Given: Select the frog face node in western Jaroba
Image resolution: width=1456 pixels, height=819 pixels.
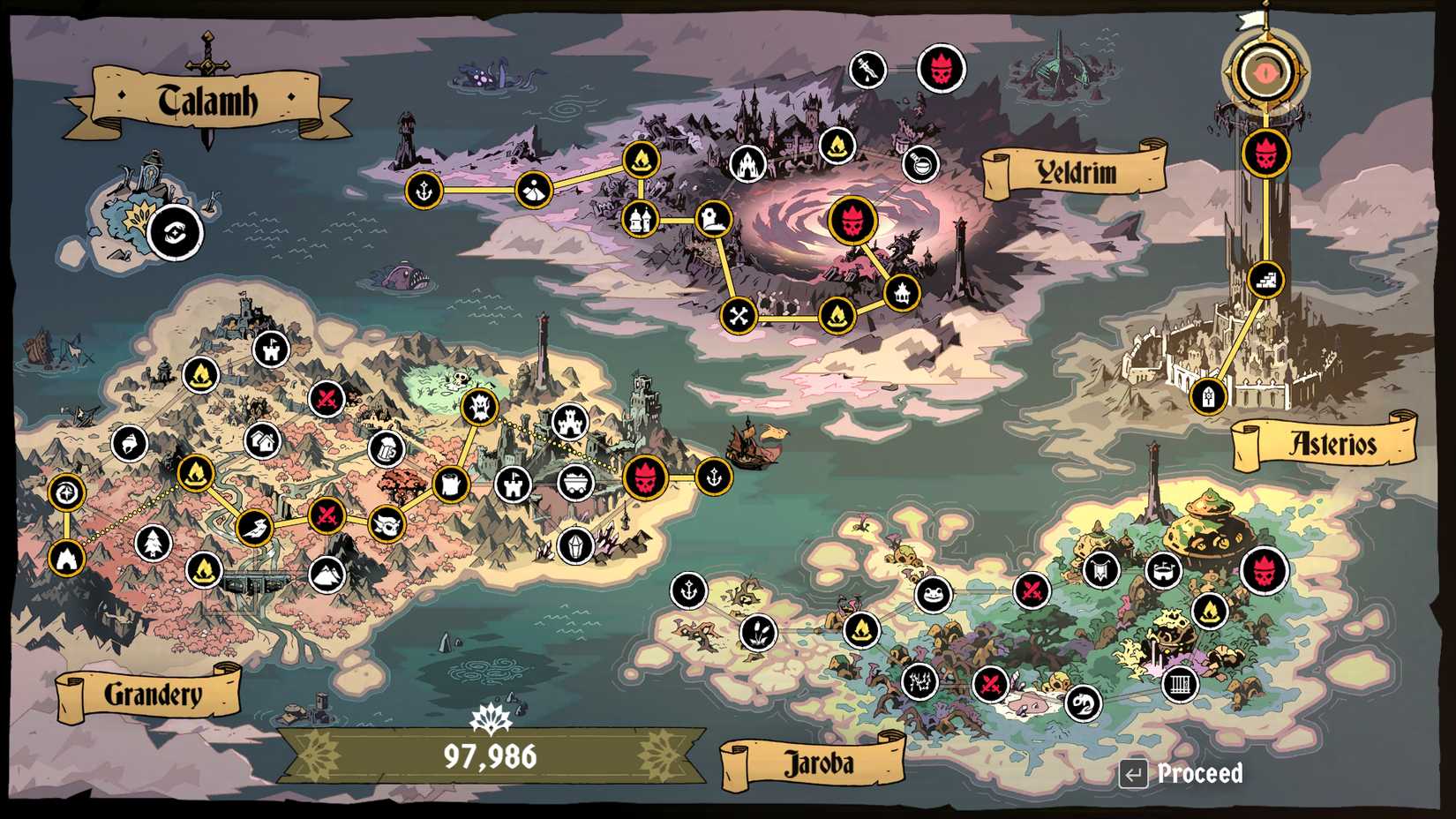Looking at the screenshot, I should pyautogui.click(x=932, y=594).
